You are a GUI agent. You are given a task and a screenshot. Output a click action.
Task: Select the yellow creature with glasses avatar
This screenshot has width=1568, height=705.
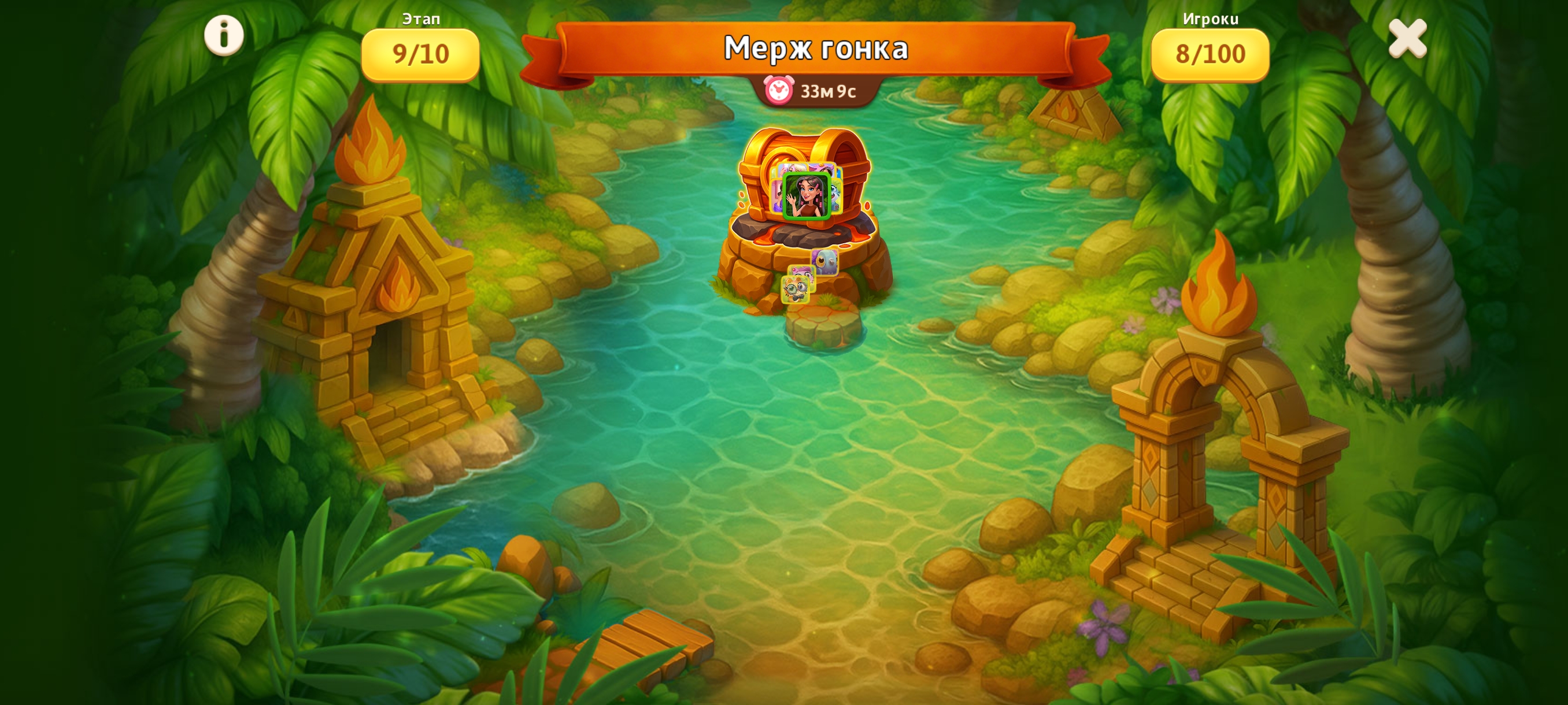tap(795, 290)
